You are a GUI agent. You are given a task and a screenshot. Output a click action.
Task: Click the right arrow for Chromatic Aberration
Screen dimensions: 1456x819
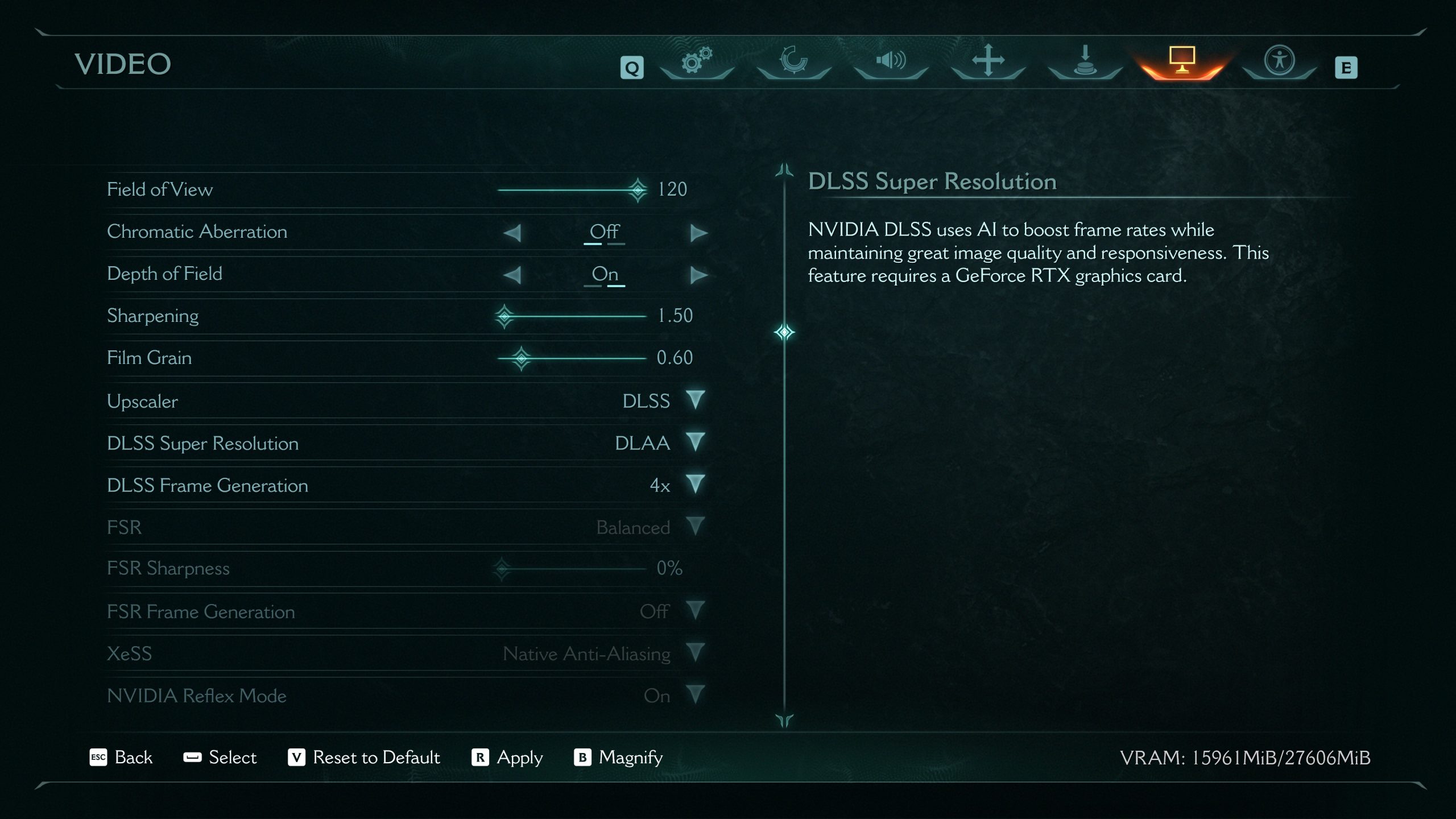click(x=698, y=233)
